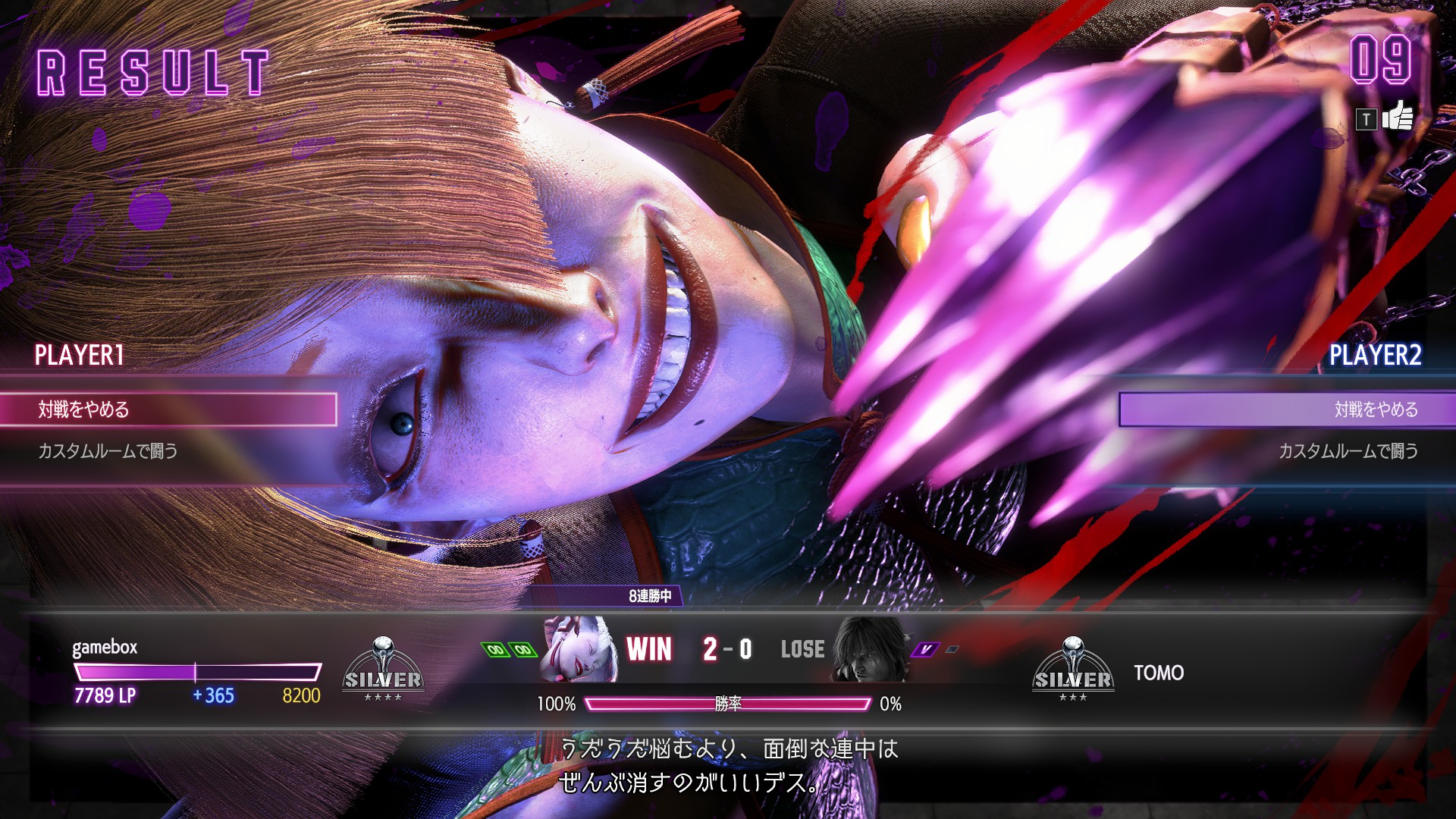The image size is (1456, 819).
Task: Select Player 1's 対戦をやめる option
Action: (168, 409)
